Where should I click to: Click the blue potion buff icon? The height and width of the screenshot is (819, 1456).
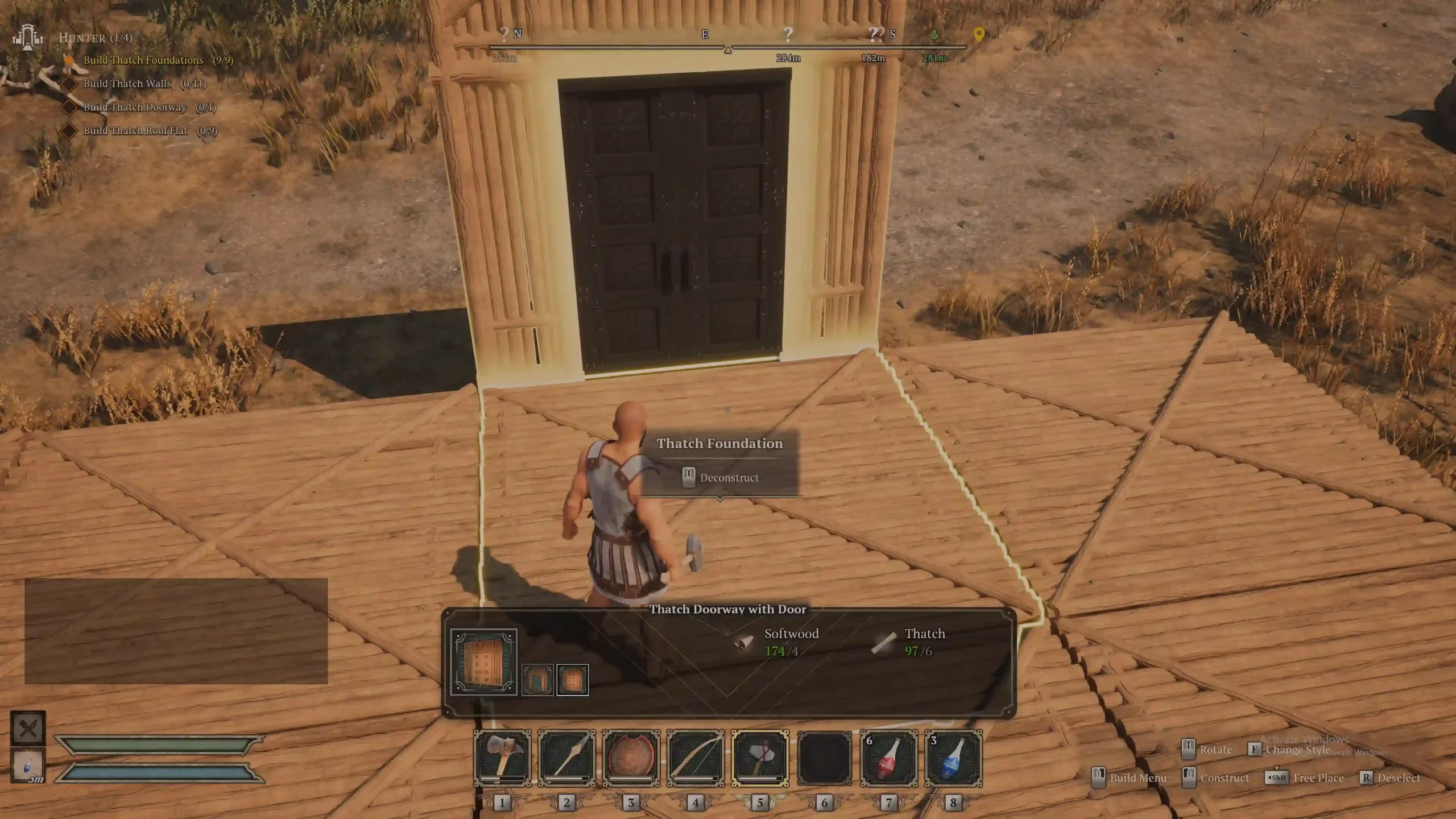pos(28,766)
